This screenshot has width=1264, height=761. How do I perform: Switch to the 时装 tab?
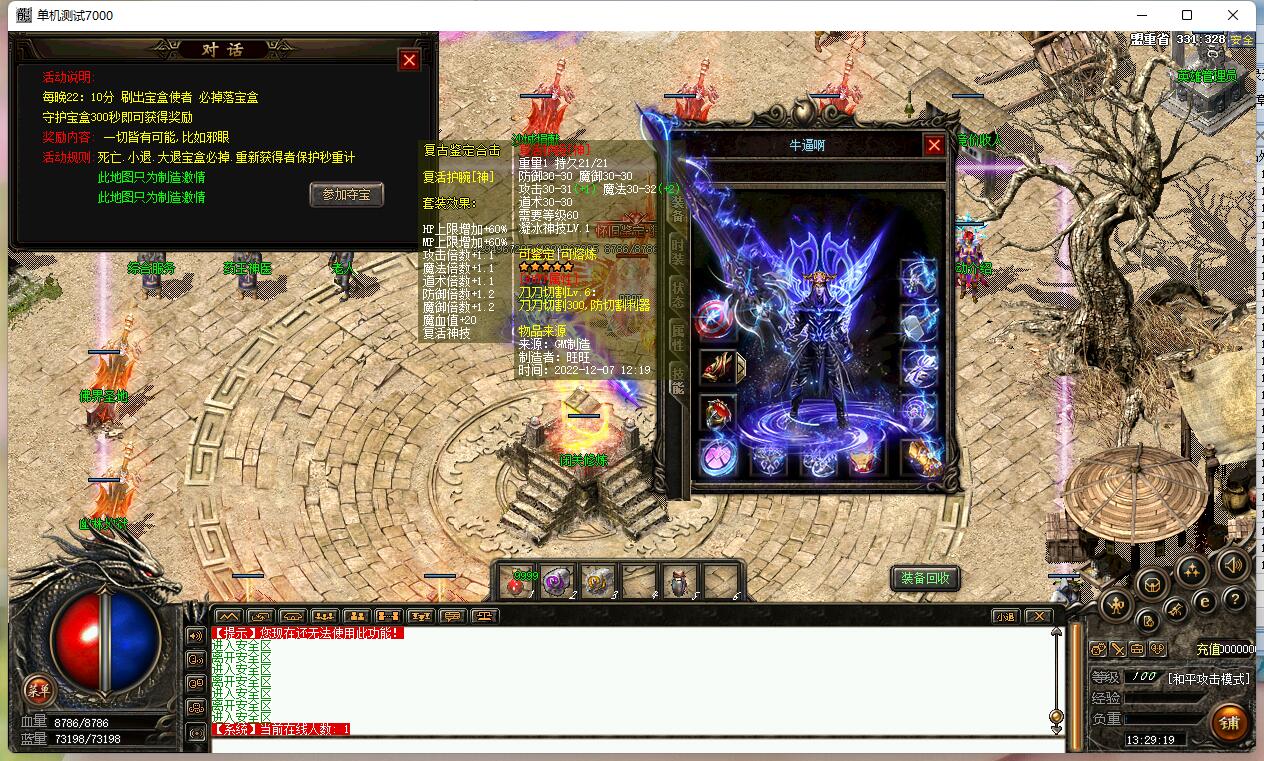pyautogui.click(x=678, y=251)
